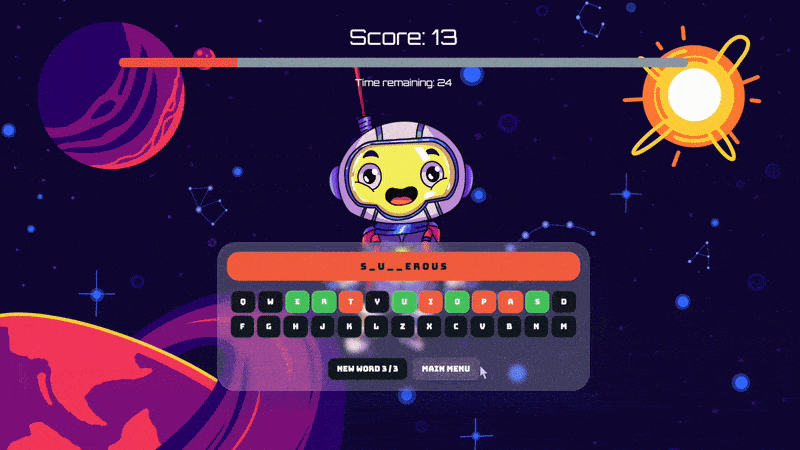This screenshot has width=800, height=450.
Task: Return to the Main Menu
Action: 446,369
